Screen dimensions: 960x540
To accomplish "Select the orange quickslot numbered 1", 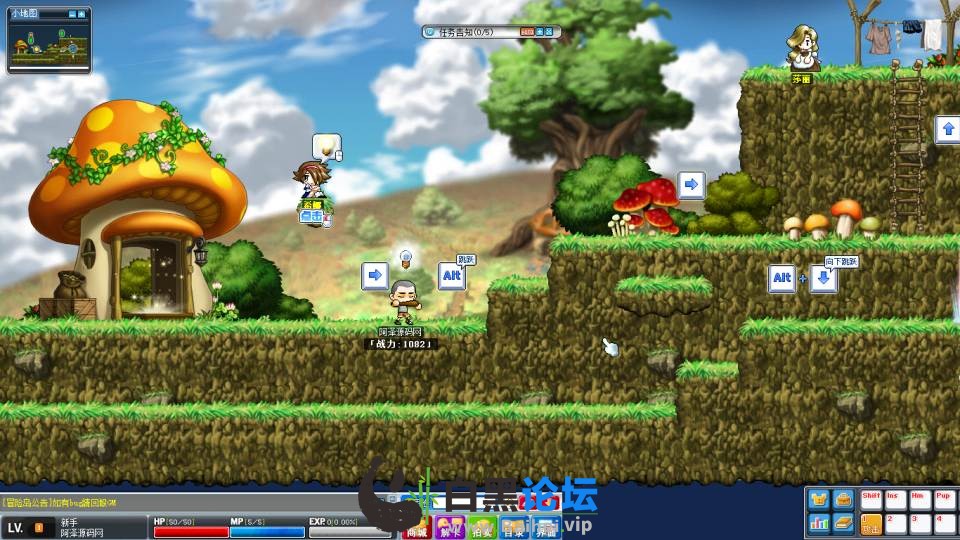I will 871,523.
